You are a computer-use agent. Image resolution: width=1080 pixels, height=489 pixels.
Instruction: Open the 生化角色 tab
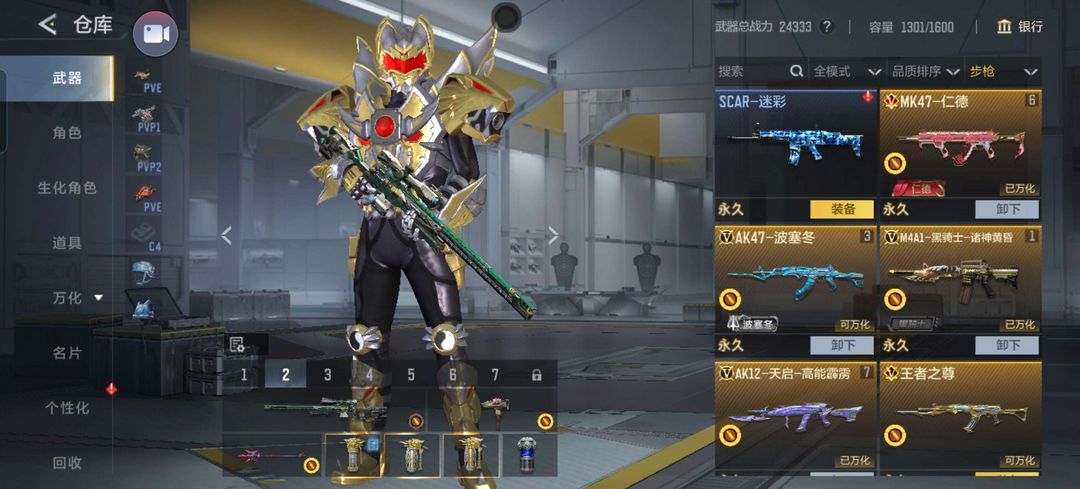(66, 187)
